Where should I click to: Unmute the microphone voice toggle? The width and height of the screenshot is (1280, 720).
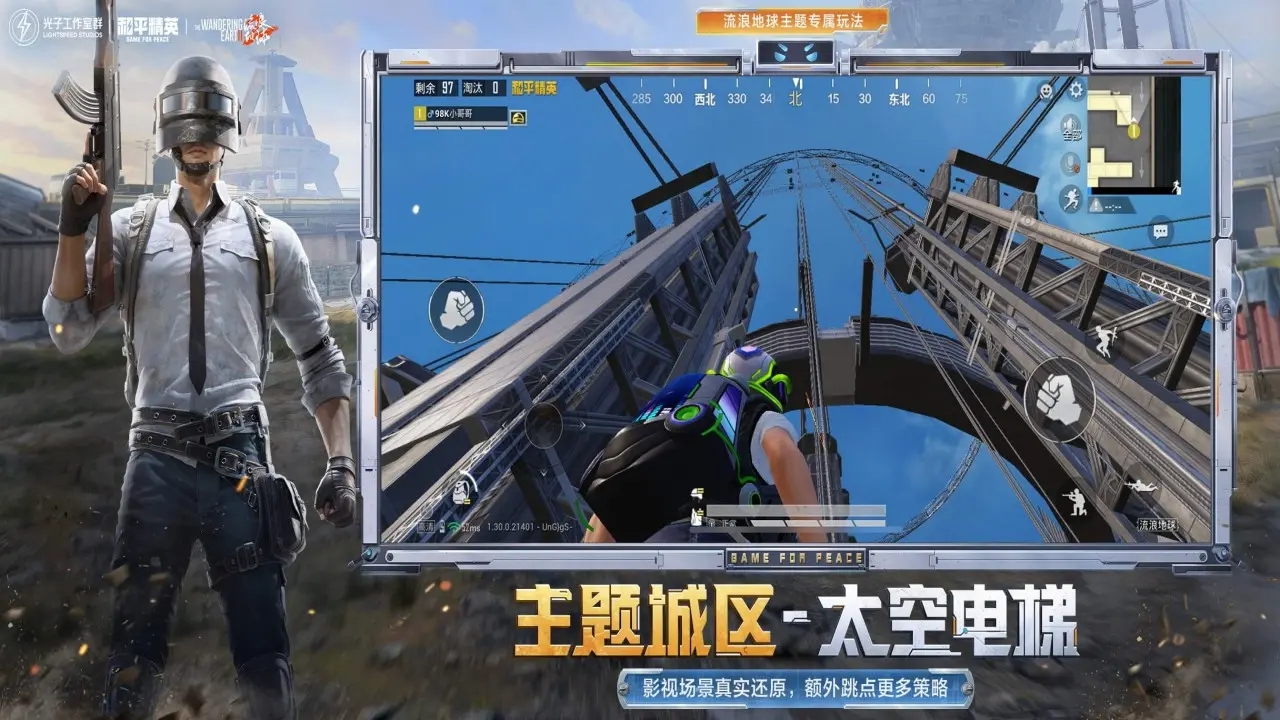click(x=1070, y=164)
